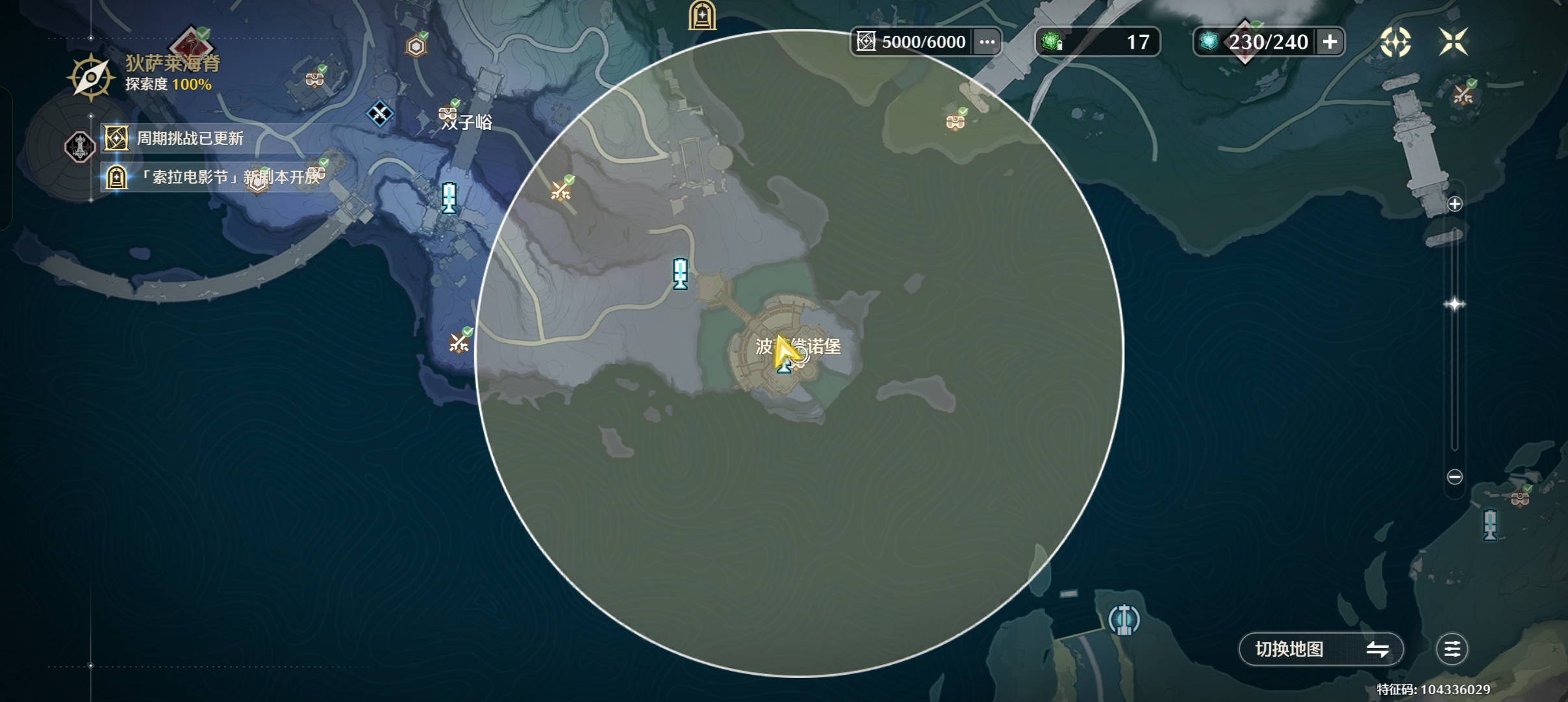
Task: Open the 周期挑战已更新 notification
Action: click(190, 138)
